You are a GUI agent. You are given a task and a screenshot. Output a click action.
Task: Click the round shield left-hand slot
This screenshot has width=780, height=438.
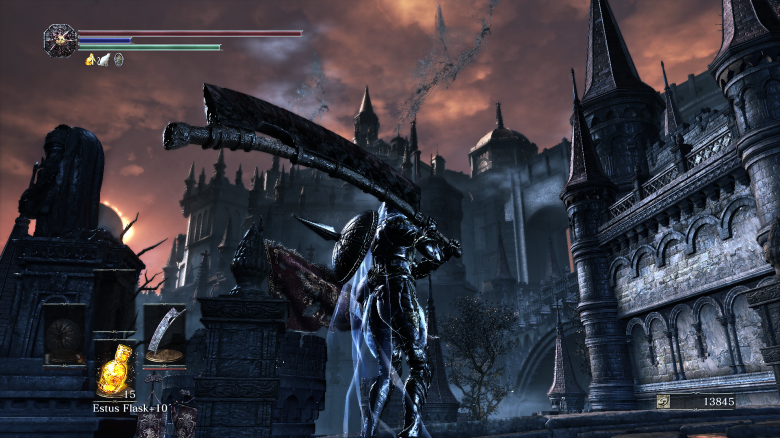[63, 335]
